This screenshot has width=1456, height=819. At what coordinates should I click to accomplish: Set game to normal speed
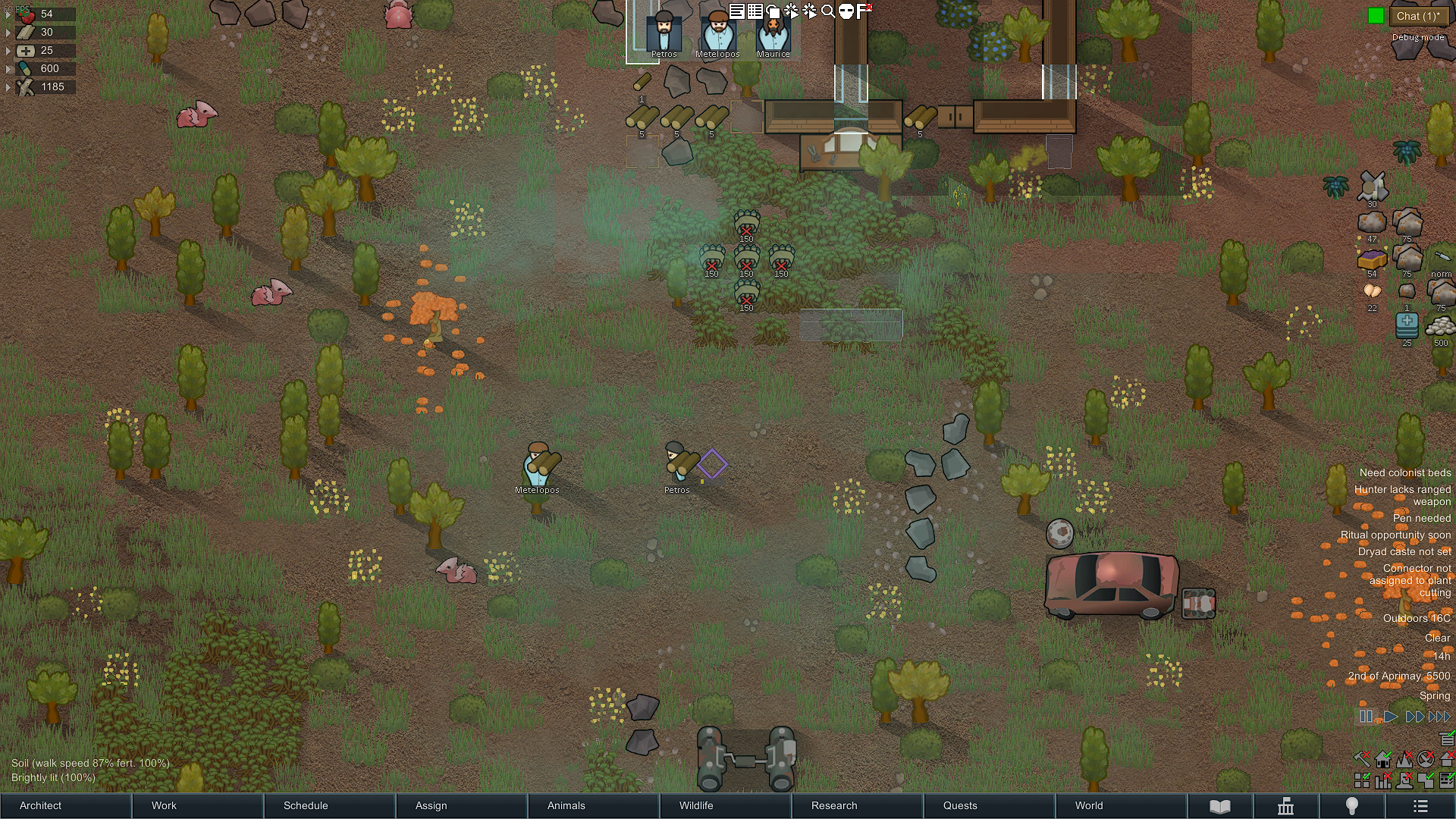tap(1390, 717)
